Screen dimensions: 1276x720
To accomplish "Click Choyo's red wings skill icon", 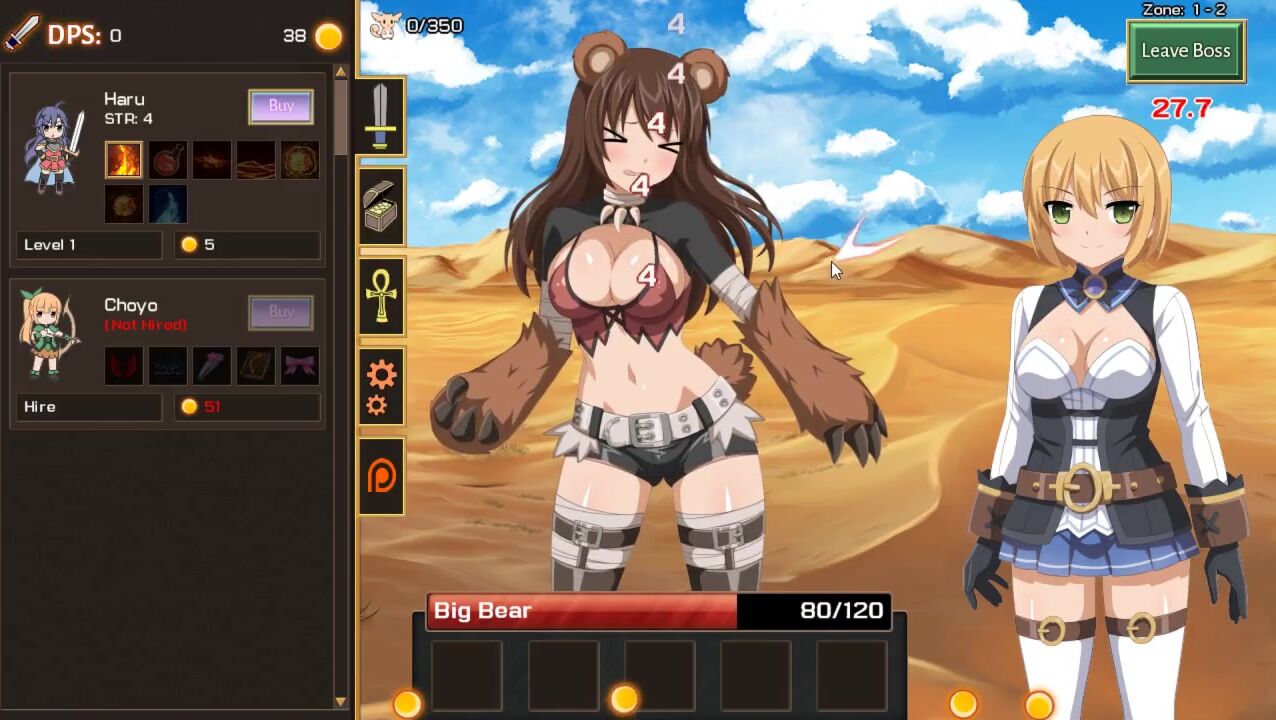I will 124,366.
